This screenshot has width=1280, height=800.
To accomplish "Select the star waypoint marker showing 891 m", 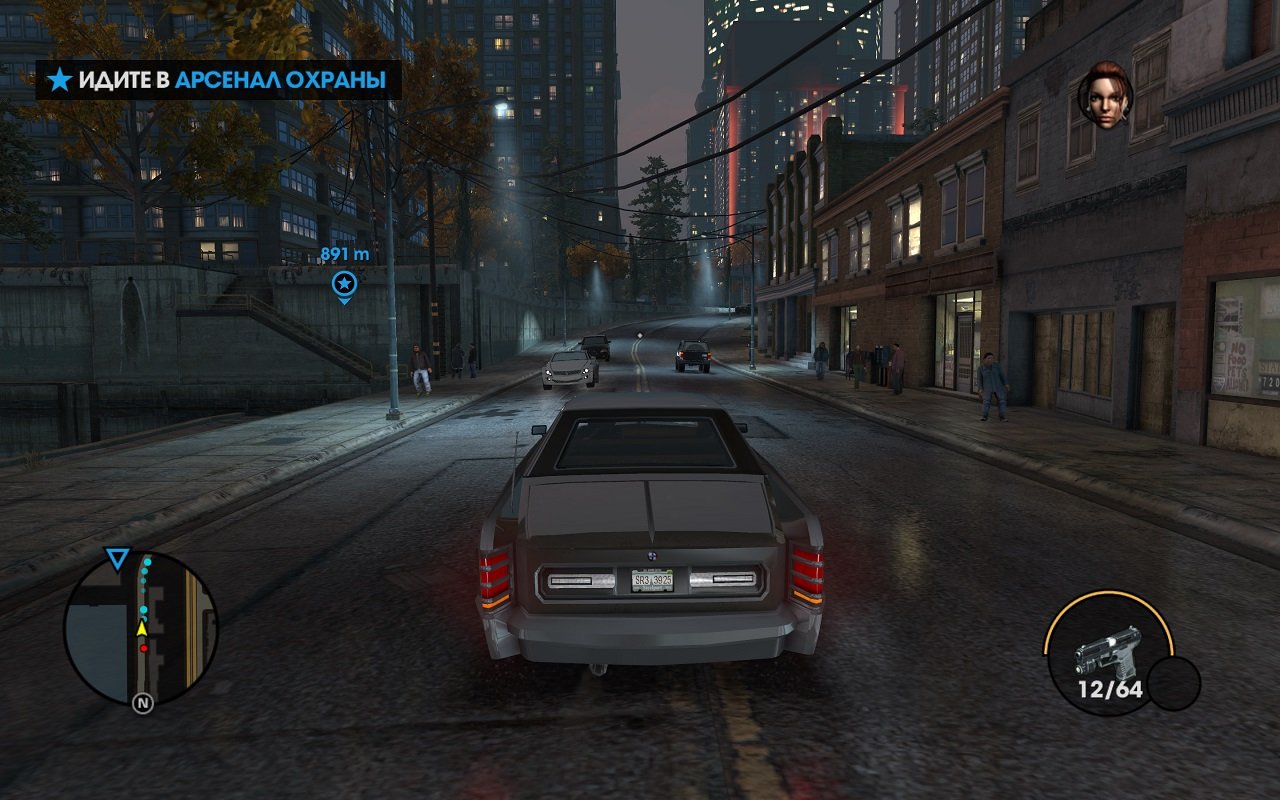I will (344, 284).
